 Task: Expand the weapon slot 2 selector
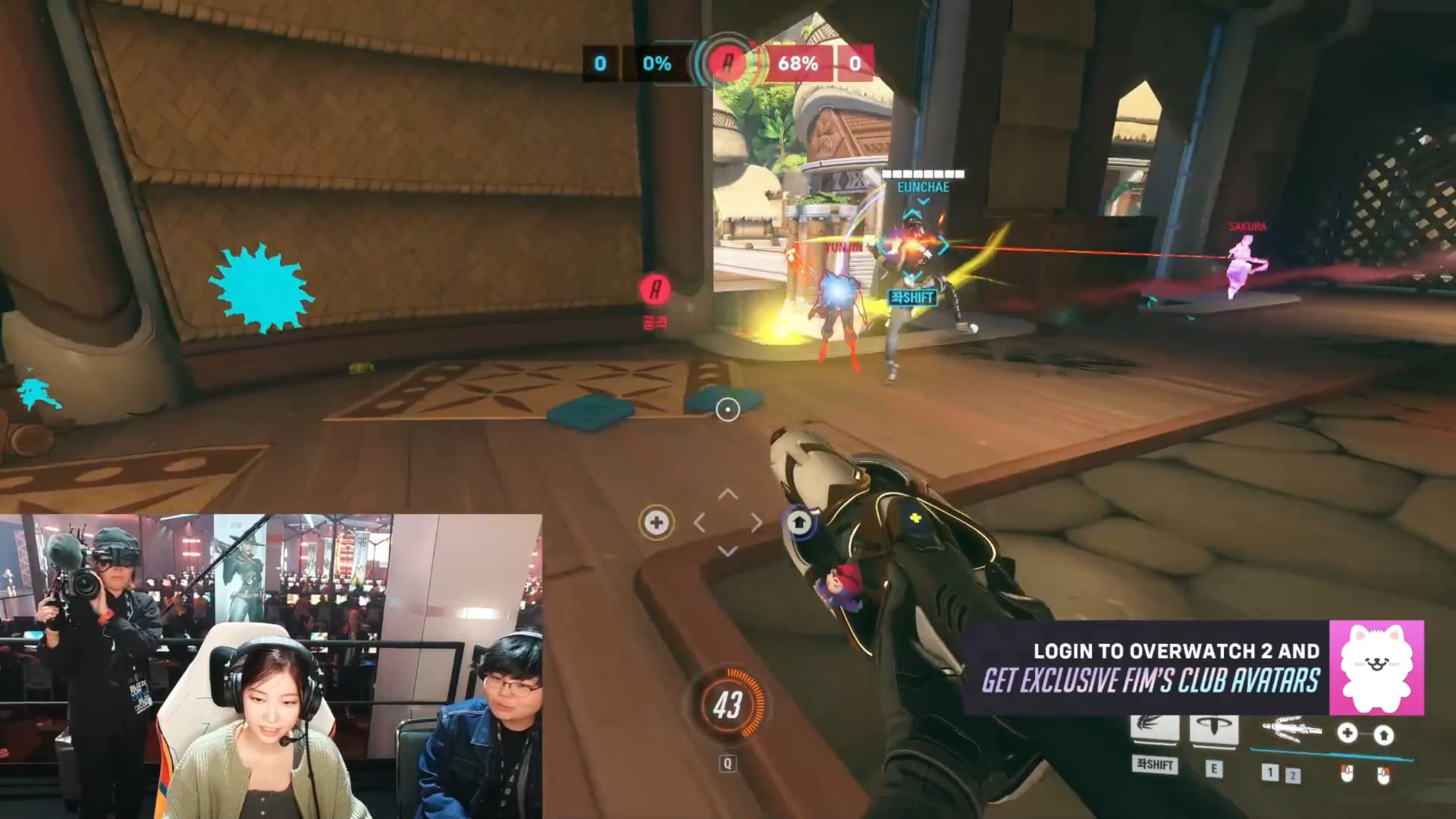click(x=1294, y=774)
